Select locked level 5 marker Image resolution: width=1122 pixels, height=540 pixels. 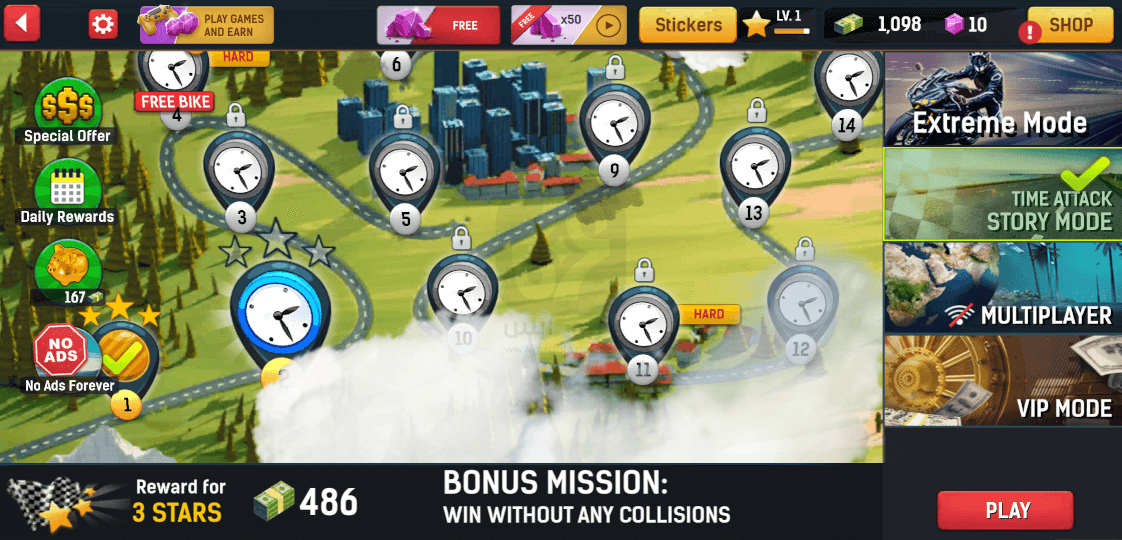[405, 174]
